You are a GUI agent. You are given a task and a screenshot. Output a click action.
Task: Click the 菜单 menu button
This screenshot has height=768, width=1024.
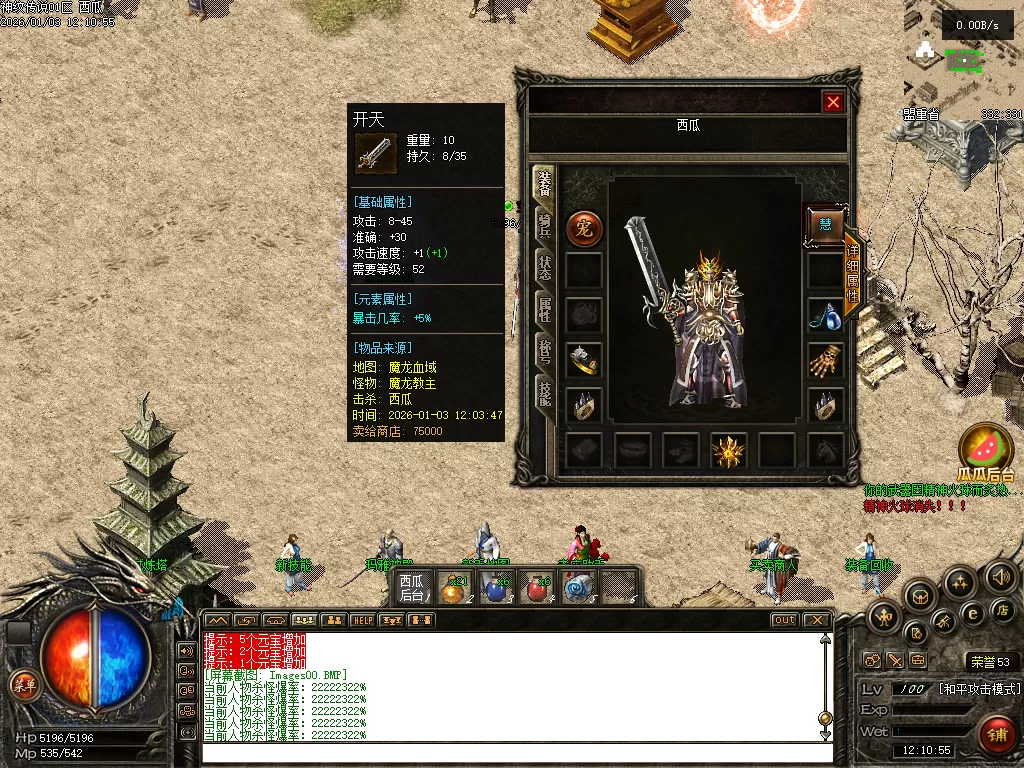click(x=23, y=685)
